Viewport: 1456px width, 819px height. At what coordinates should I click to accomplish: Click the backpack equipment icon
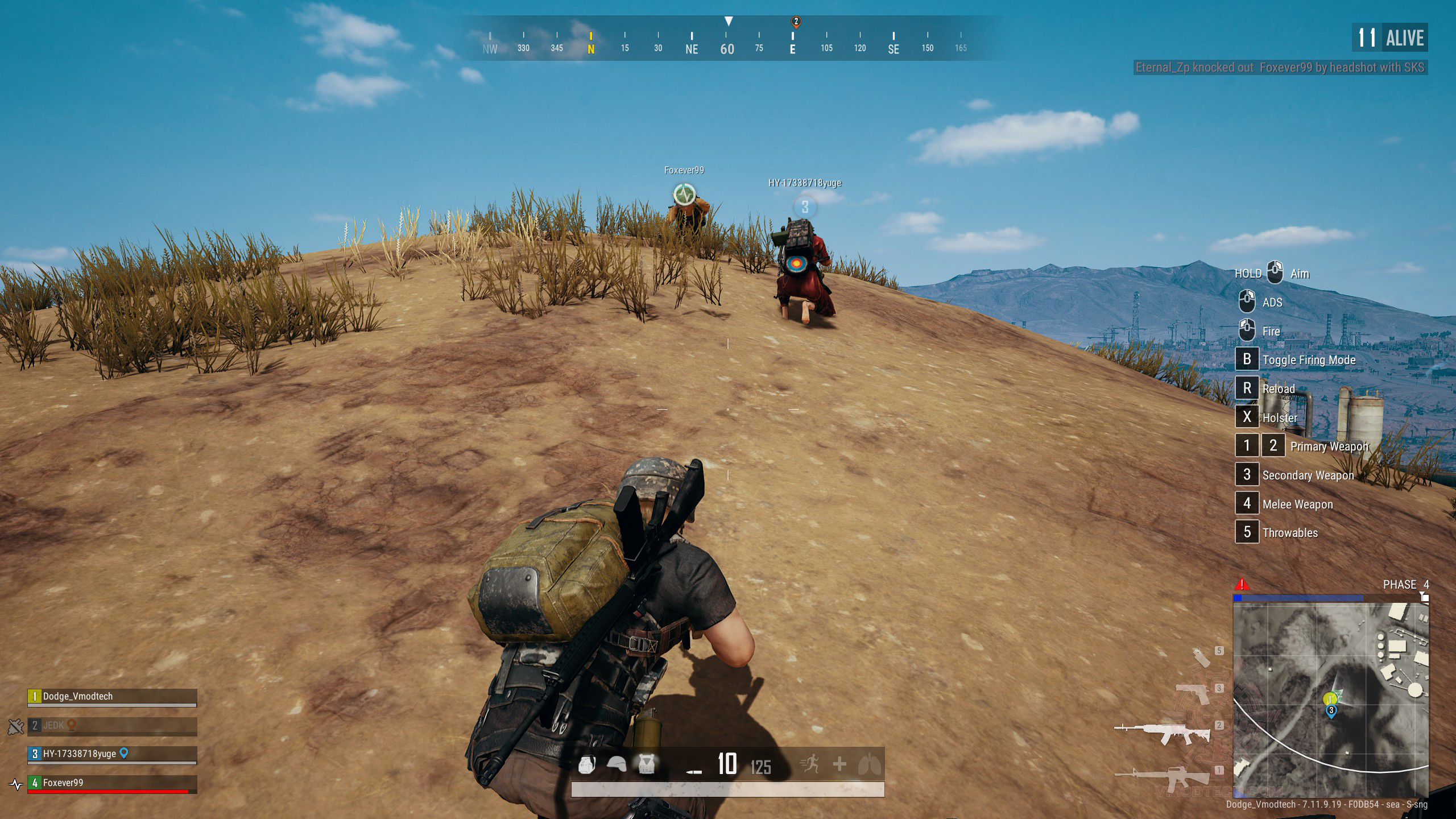click(587, 764)
